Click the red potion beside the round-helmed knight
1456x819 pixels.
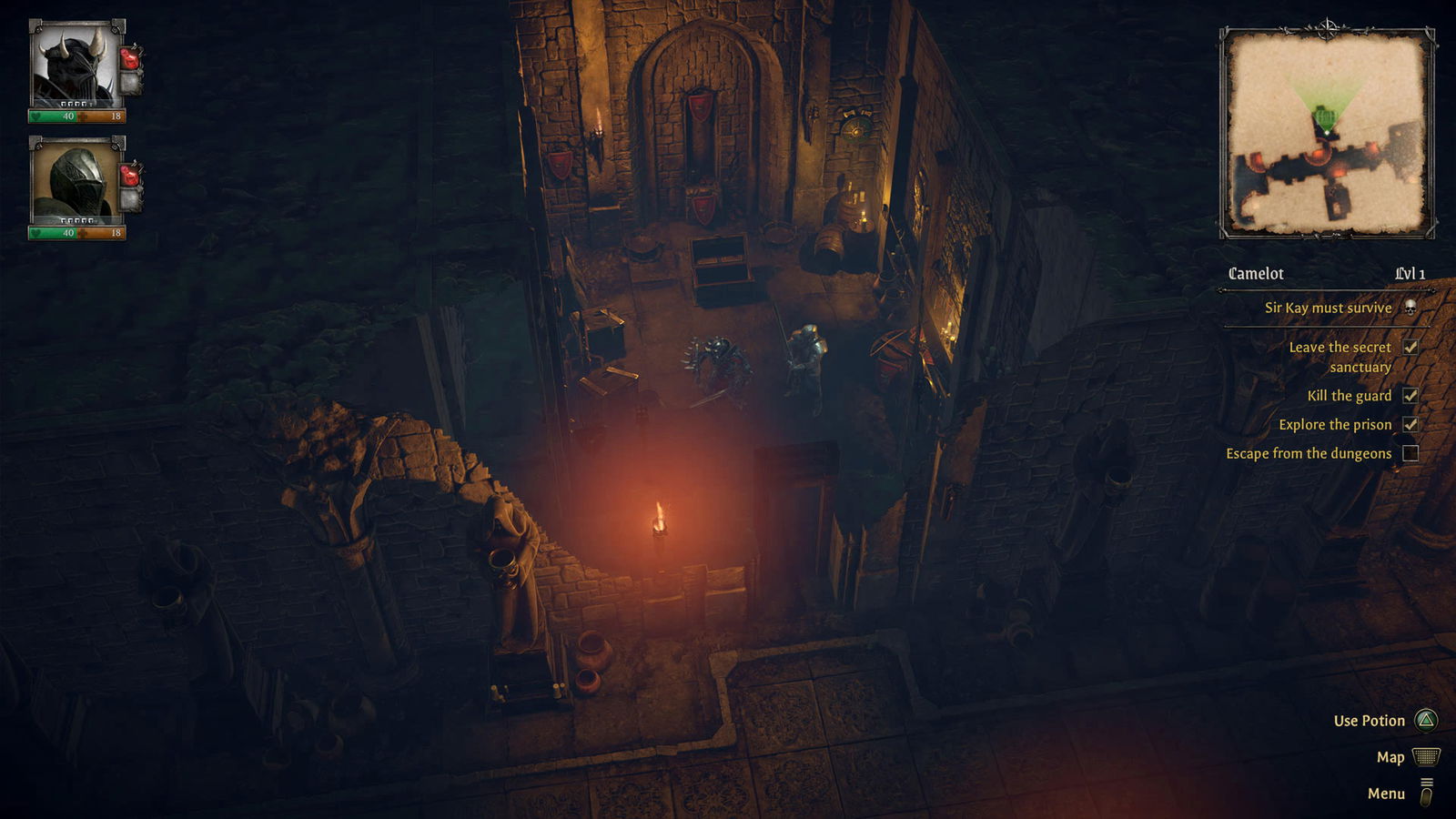[131, 173]
